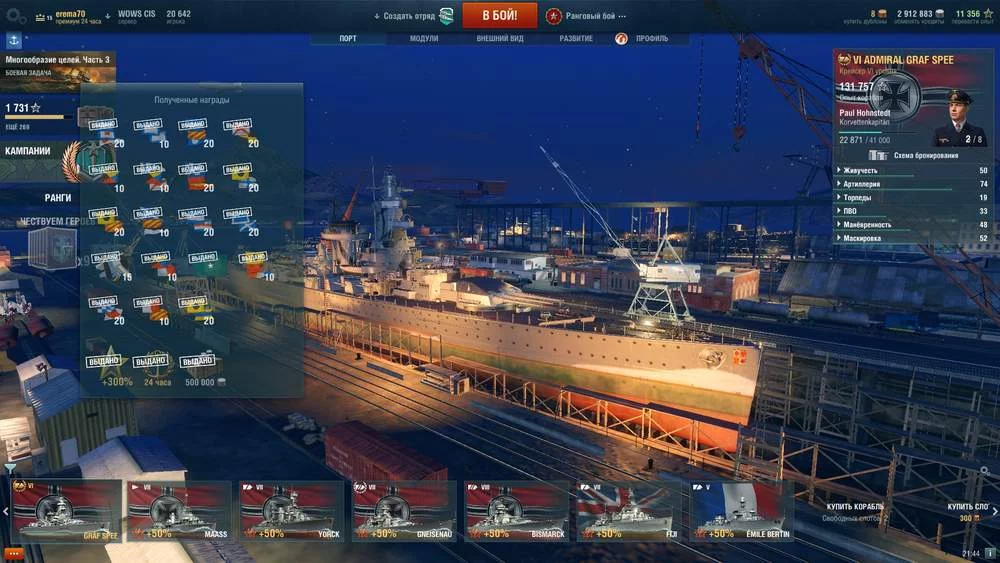The width and height of the screenshot is (1000, 563).
Task: Choose the Maass ship in the carousel
Action: coord(179,511)
